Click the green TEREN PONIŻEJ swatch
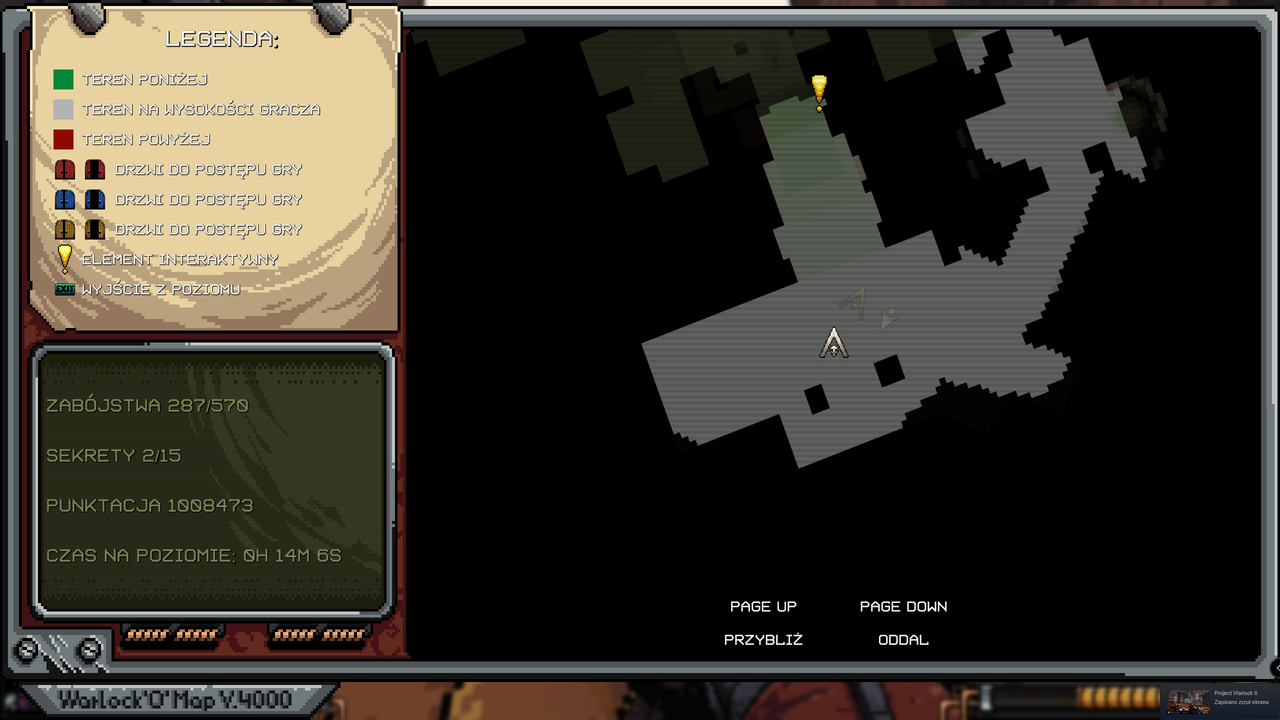 tap(62, 79)
